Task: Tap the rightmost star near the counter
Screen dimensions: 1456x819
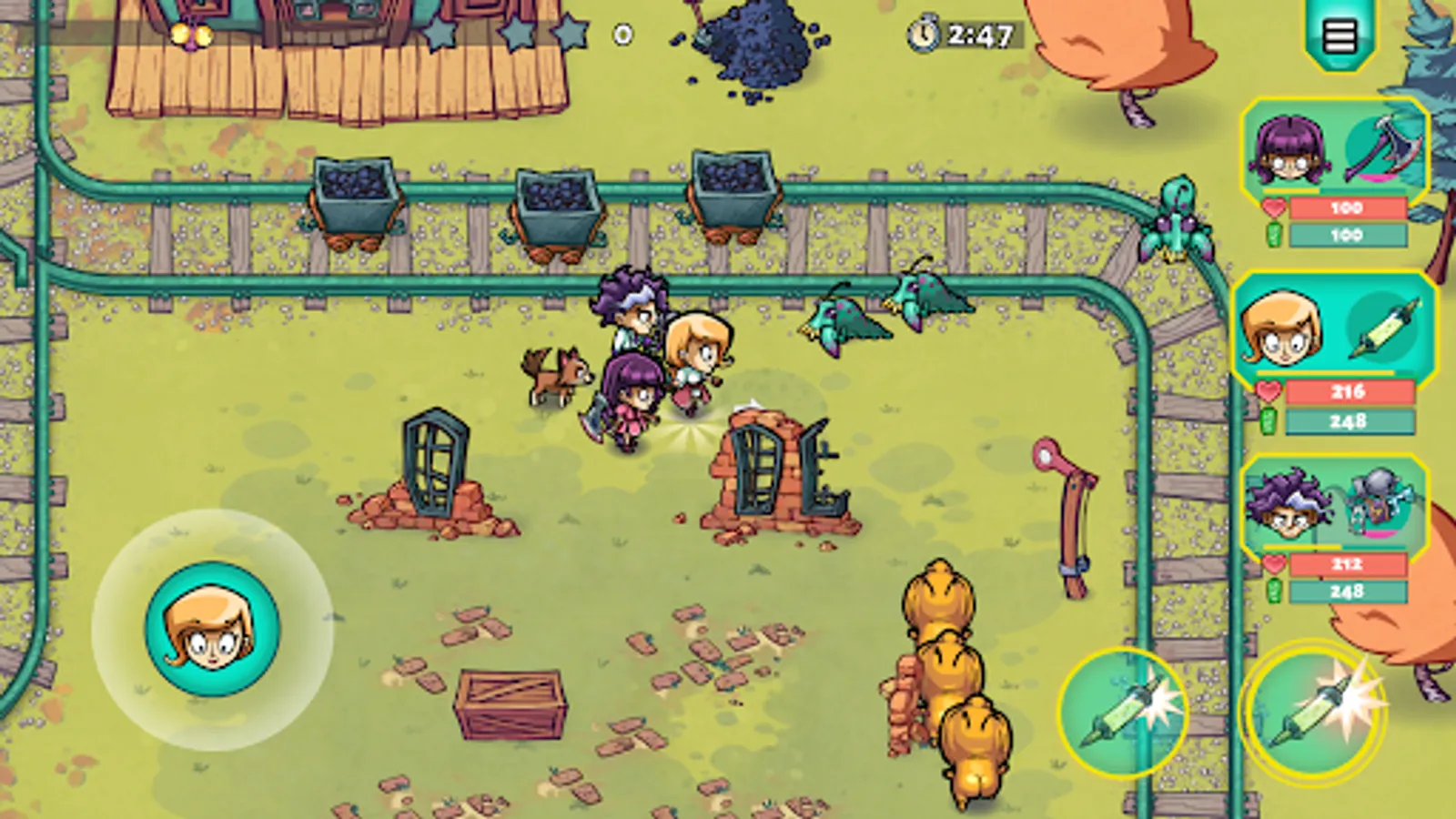Action: pos(571,30)
